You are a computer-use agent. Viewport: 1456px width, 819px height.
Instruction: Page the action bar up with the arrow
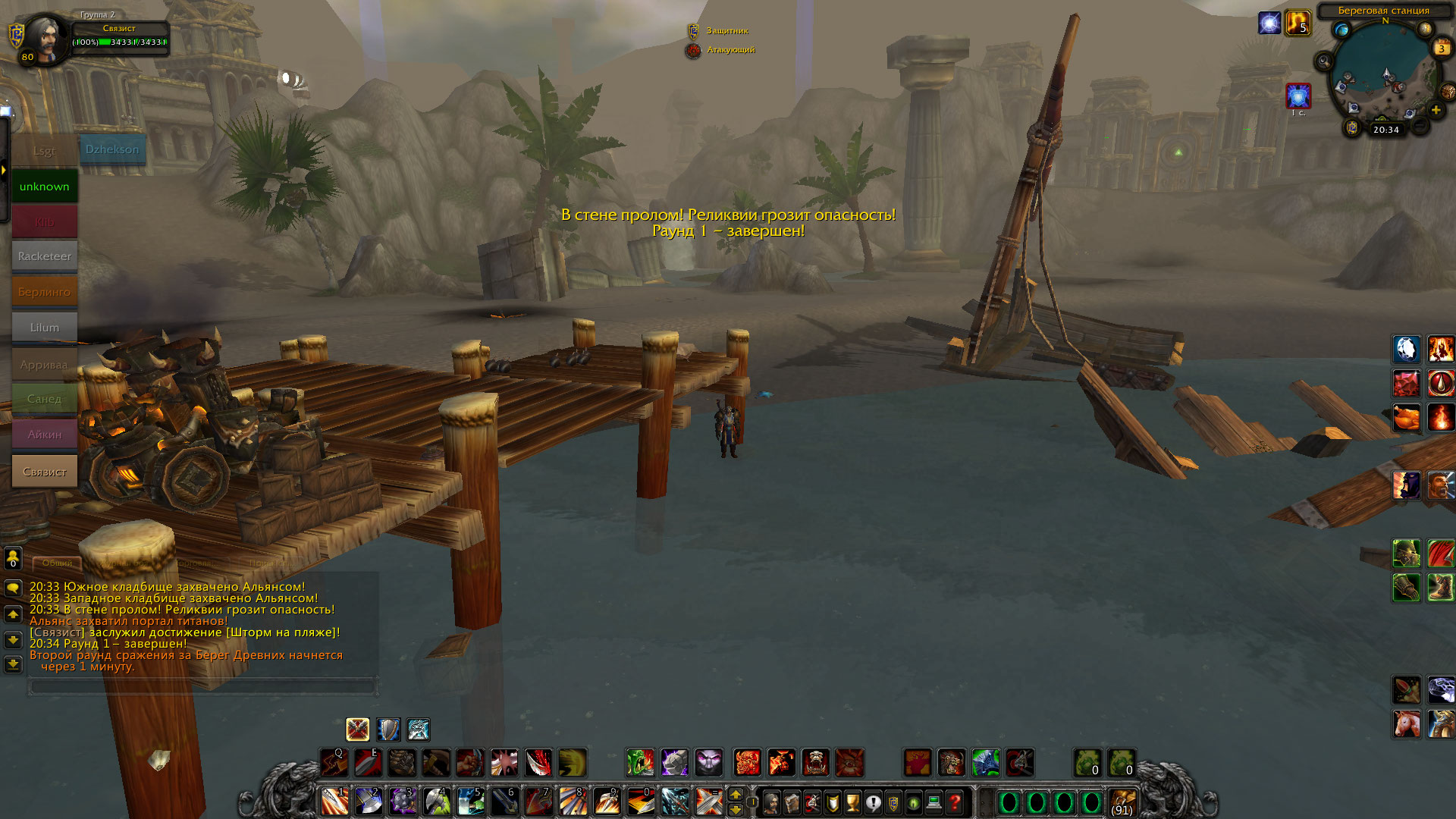coord(735,794)
